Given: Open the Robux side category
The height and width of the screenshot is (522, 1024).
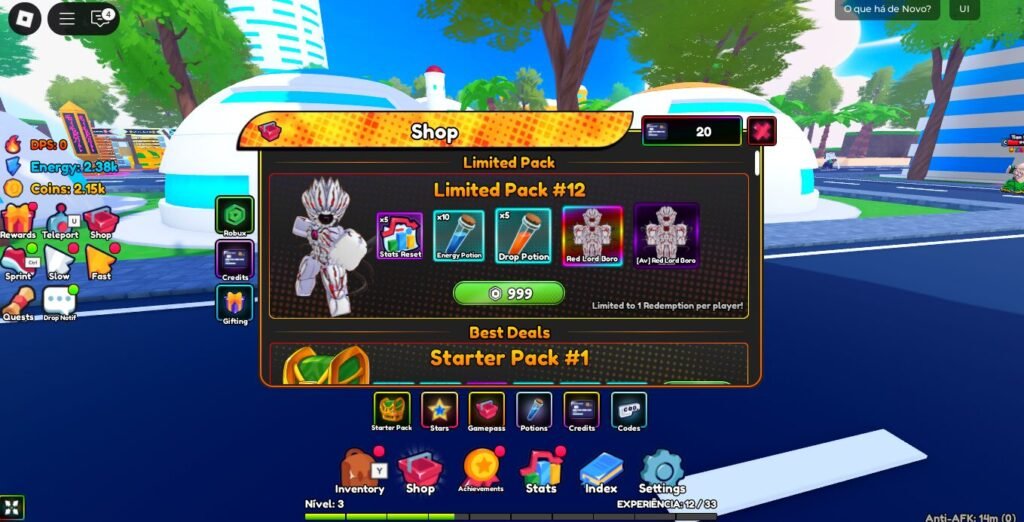Looking at the screenshot, I should pos(235,214).
